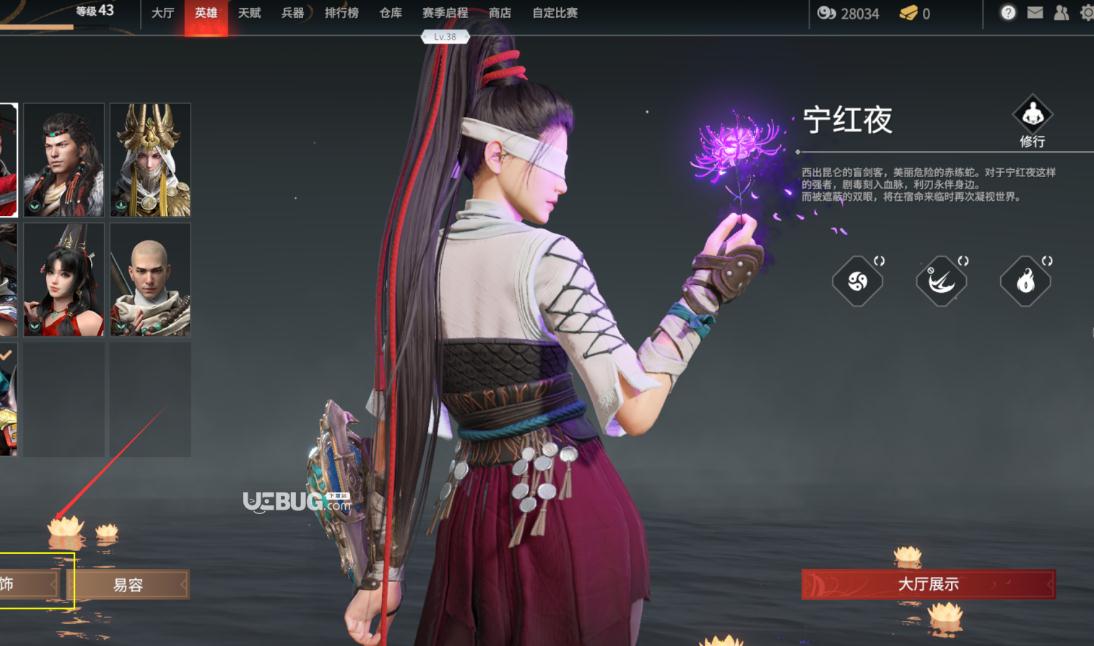Screen dimensions: 1094x646
Task: Choose the golden crown masked hero portrait
Action: coord(150,160)
